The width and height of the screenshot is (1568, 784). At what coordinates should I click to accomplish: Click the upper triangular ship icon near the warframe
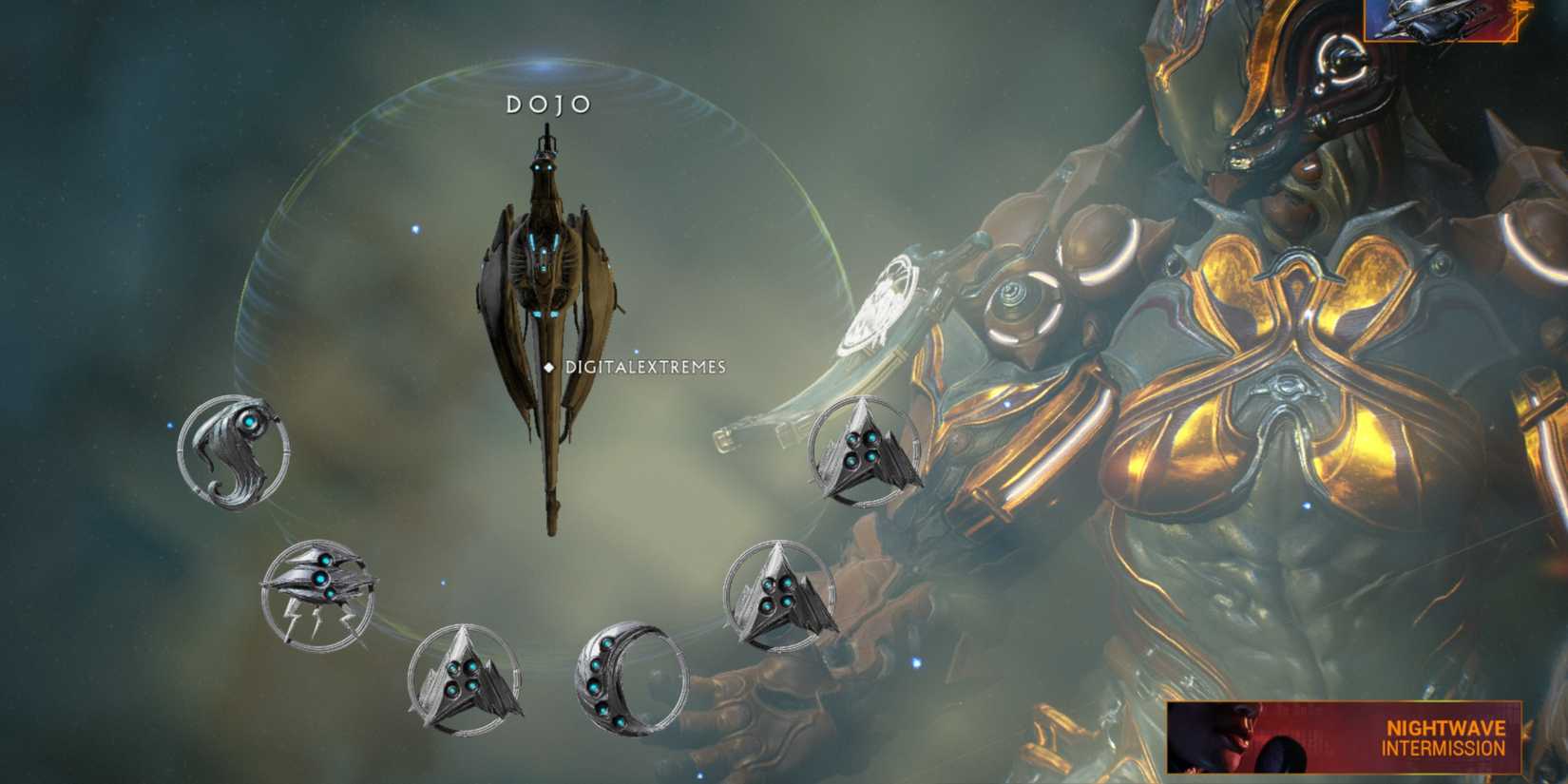click(867, 454)
